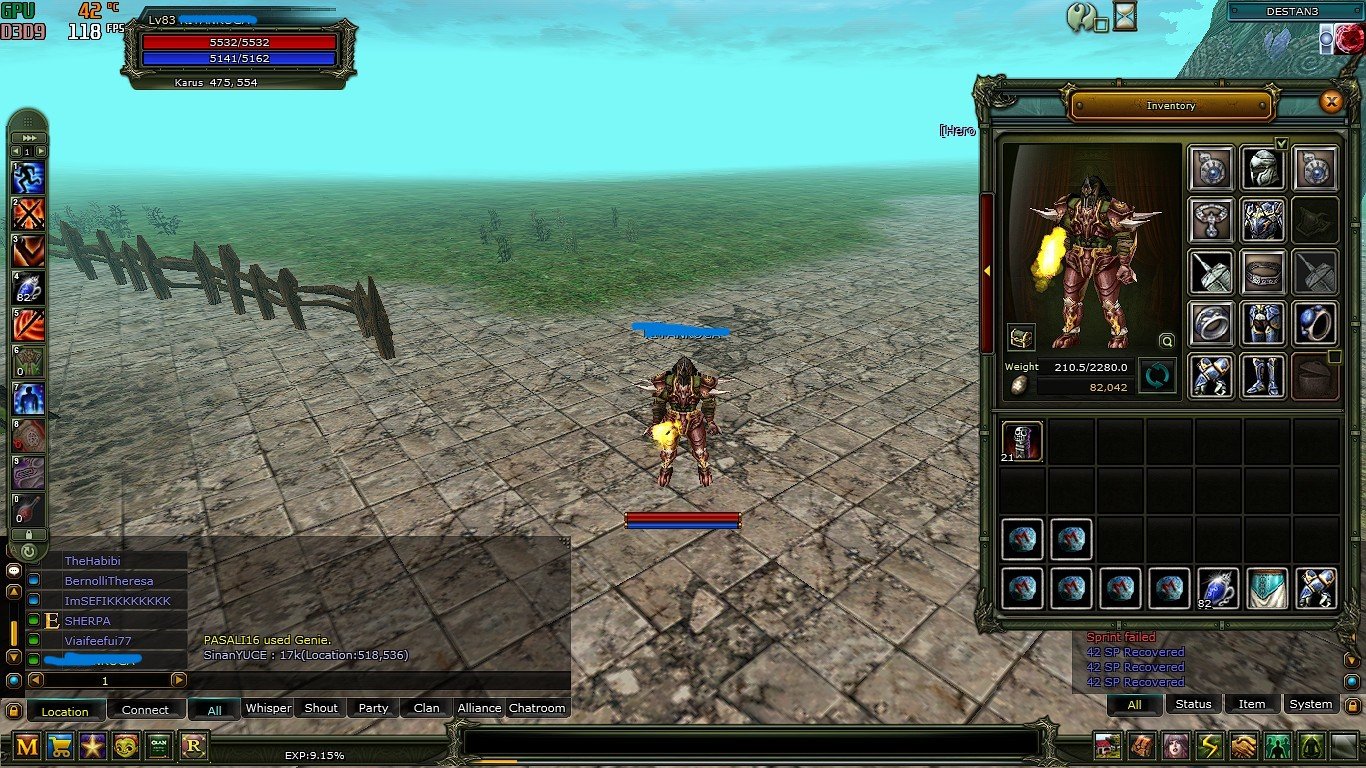Select the equipped helmet slot
The height and width of the screenshot is (768, 1366).
1262,168
